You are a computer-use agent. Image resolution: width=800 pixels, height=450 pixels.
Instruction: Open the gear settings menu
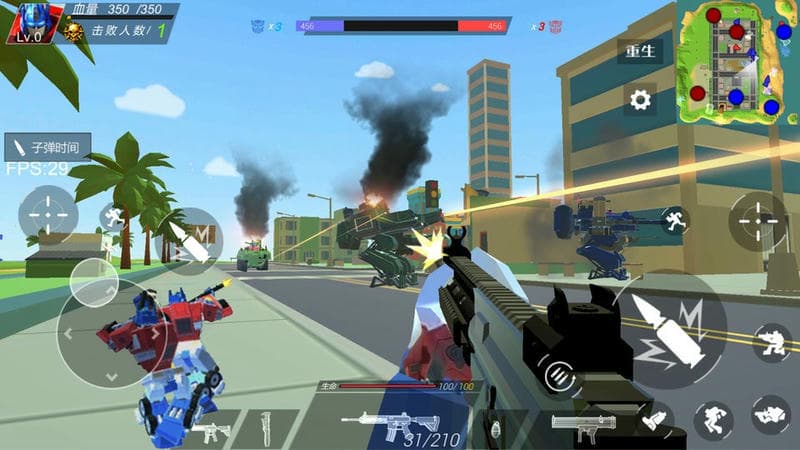point(640,99)
